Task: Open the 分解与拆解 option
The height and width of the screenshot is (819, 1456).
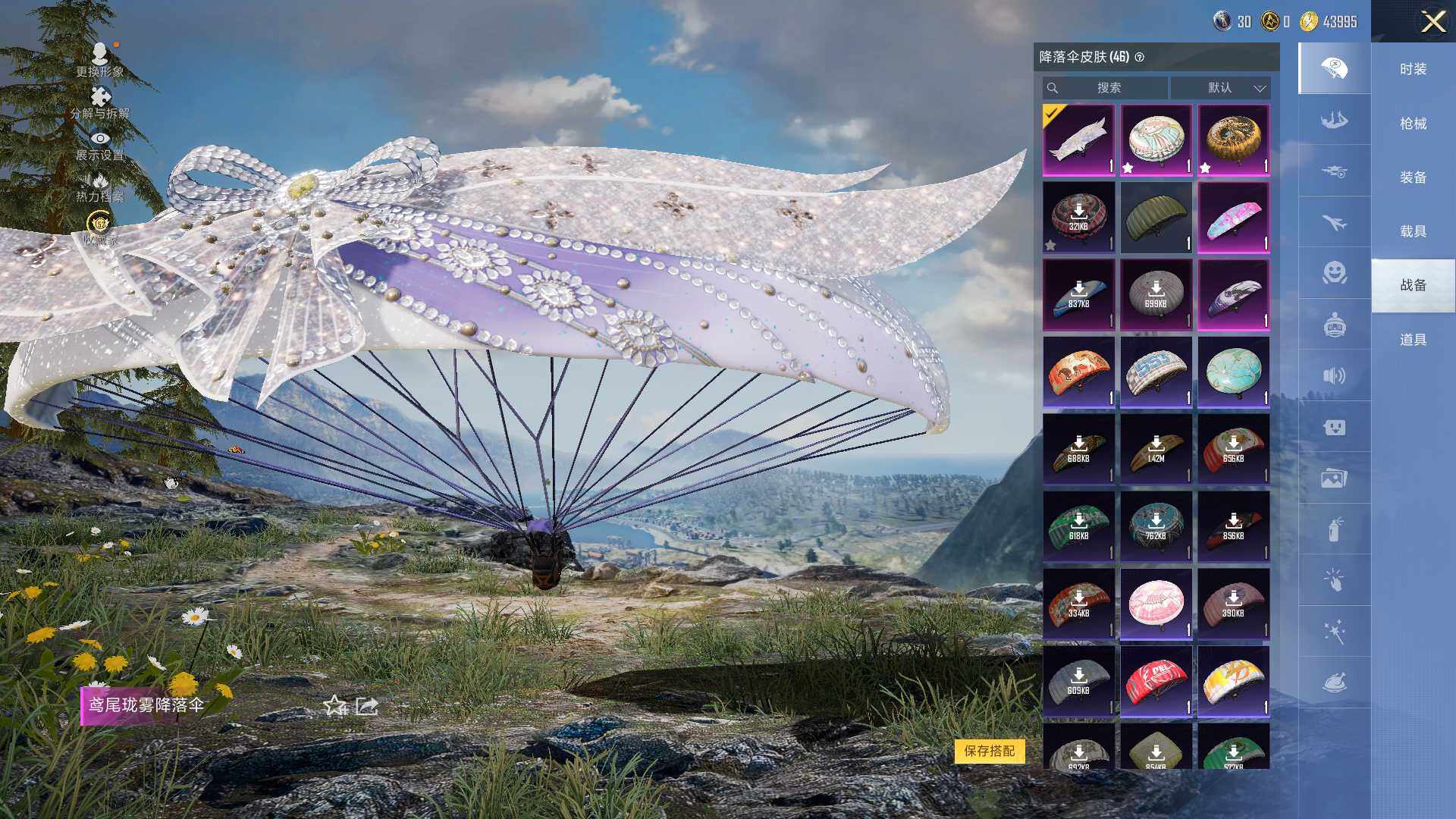Action: [x=99, y=103]
